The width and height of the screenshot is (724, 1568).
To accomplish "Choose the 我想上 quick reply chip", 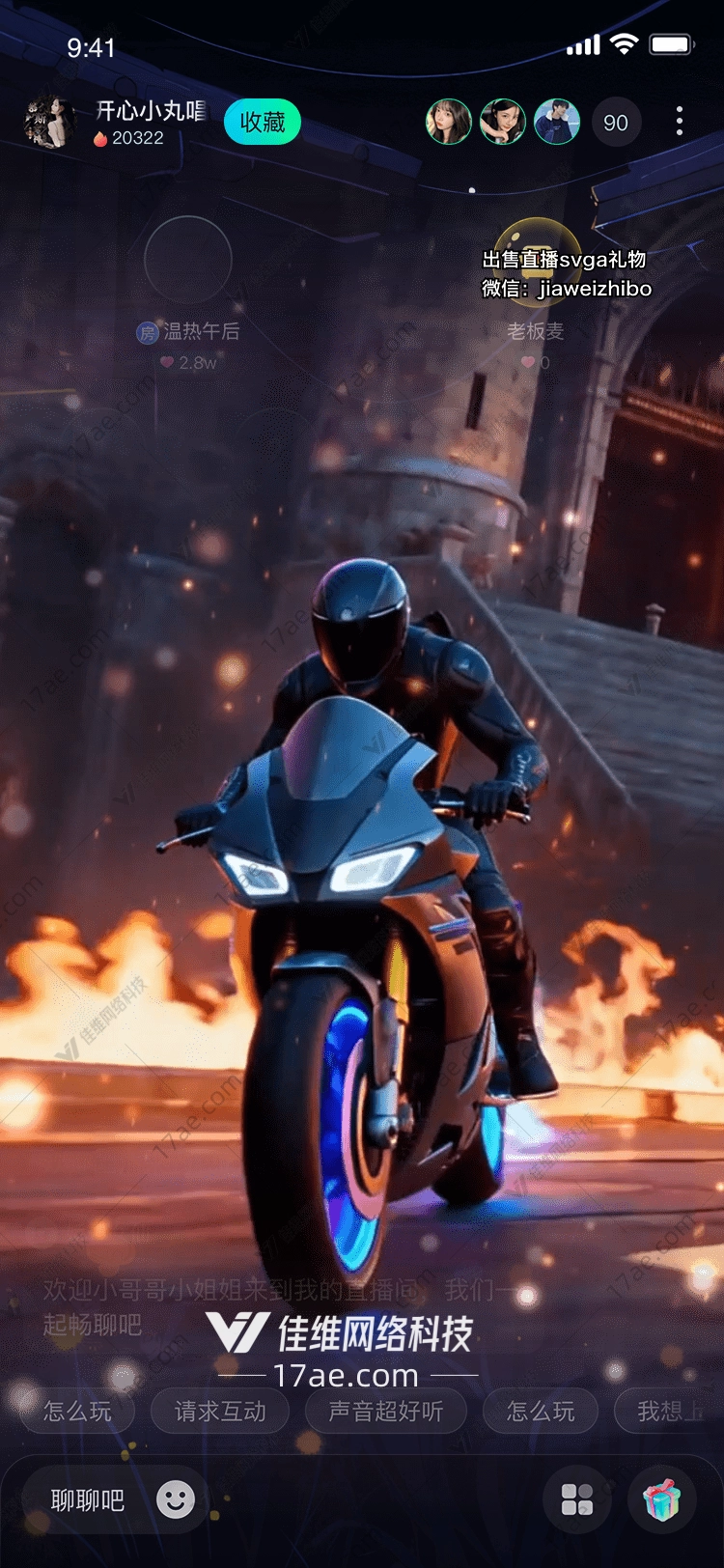I will [x=668, y=1412].
